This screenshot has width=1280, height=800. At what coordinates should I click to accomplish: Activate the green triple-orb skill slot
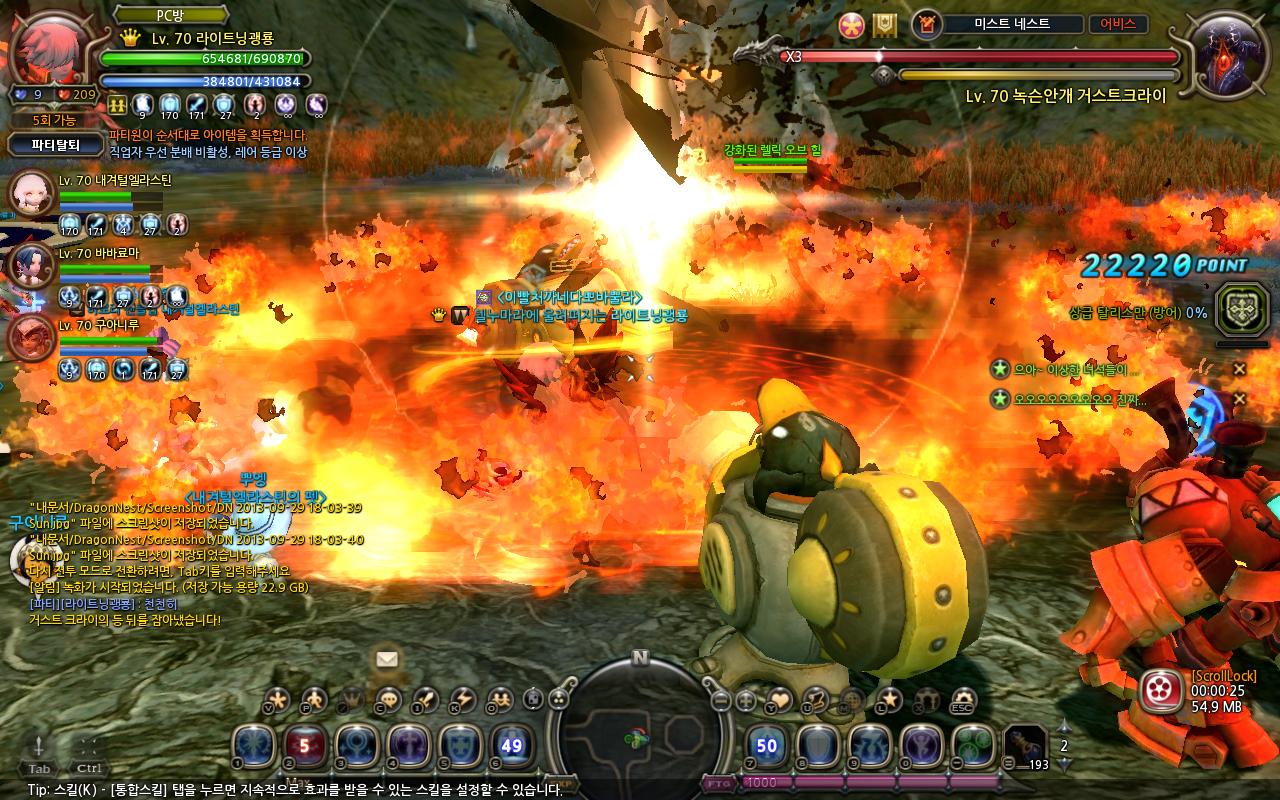(972, 746)
